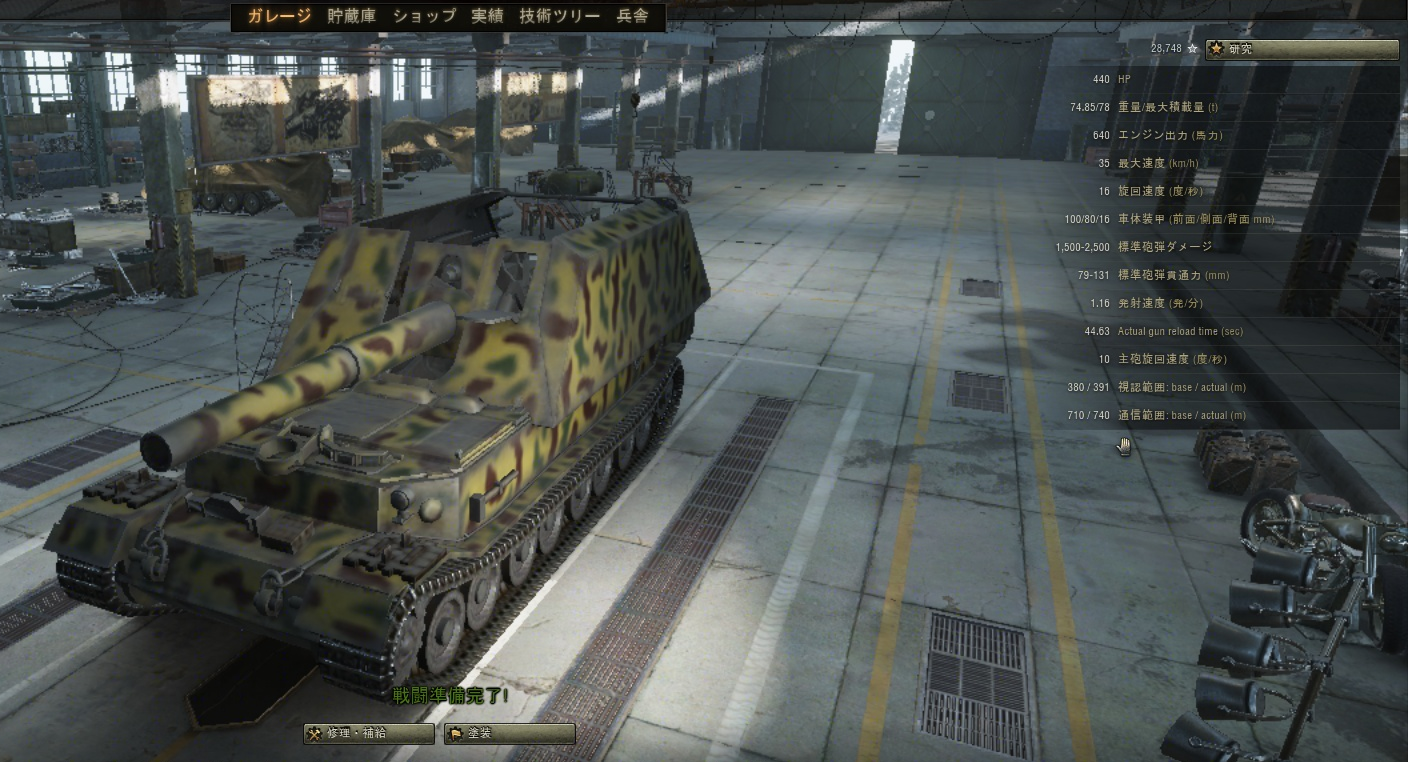Screen dimensions: 1408x762
Task: Open the 塗装 (camouflage paint) menu
Action: [510, 733]
